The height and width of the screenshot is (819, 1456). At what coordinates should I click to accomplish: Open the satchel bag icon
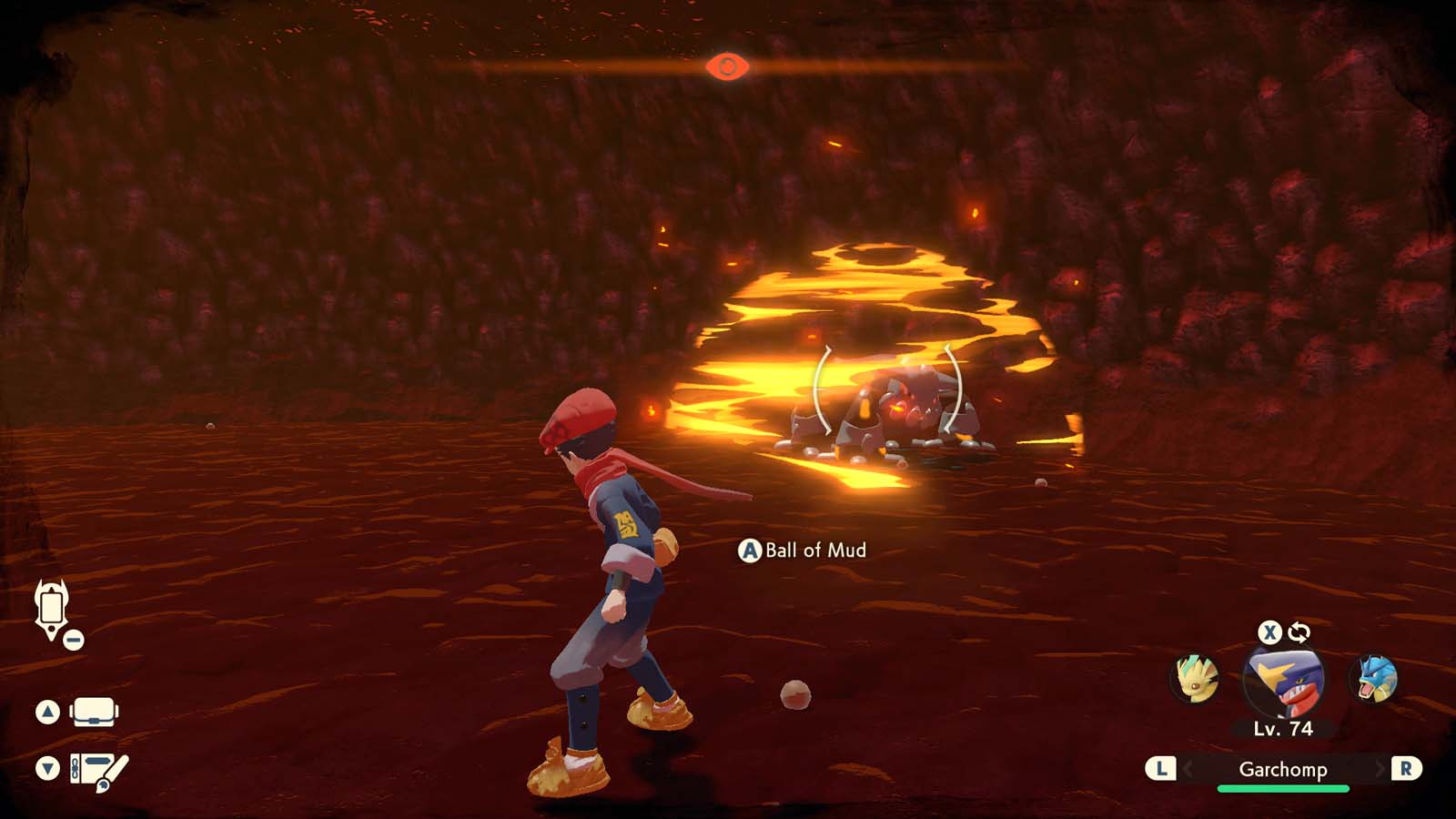pos(94,712)
